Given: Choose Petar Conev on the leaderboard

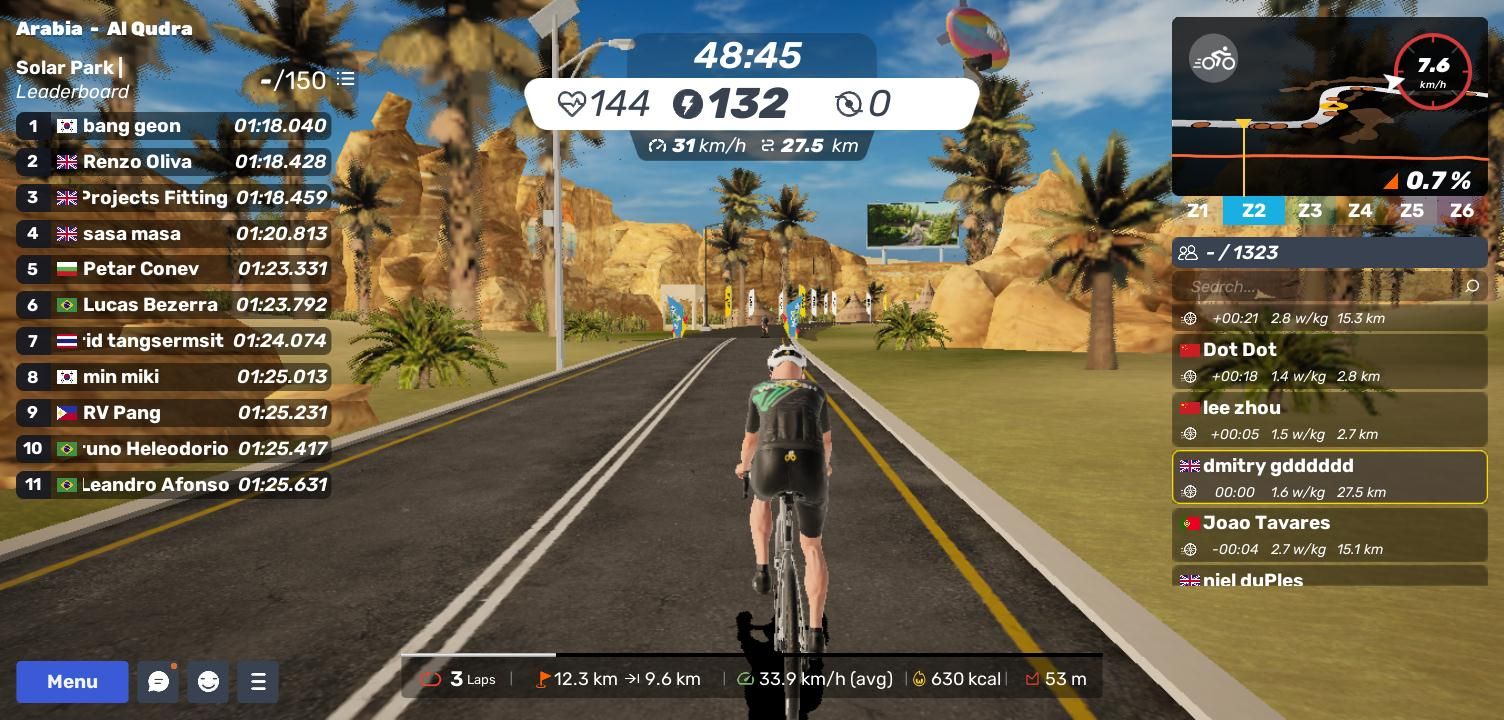Looking at the screenshot, I should click(x=173, y=269).
